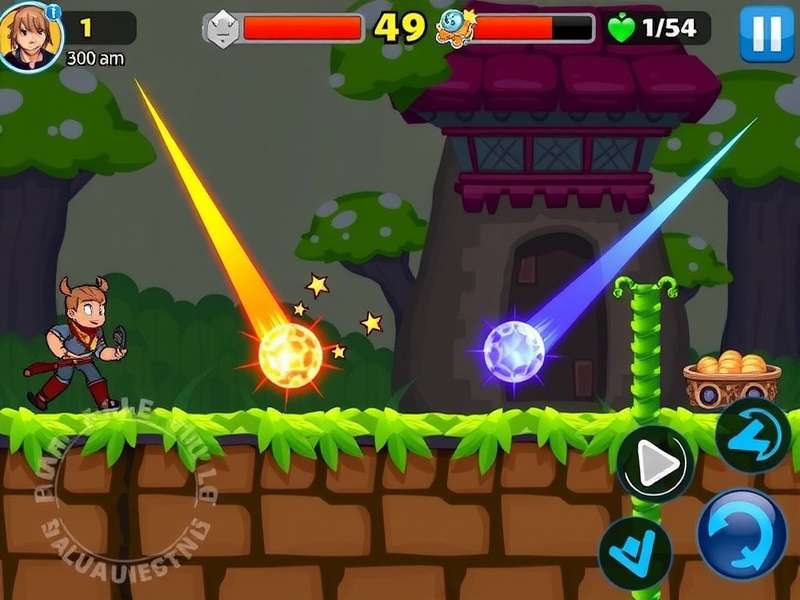Open the player character portrait
This screenshot has width=800, height=600.
(28, 38)
